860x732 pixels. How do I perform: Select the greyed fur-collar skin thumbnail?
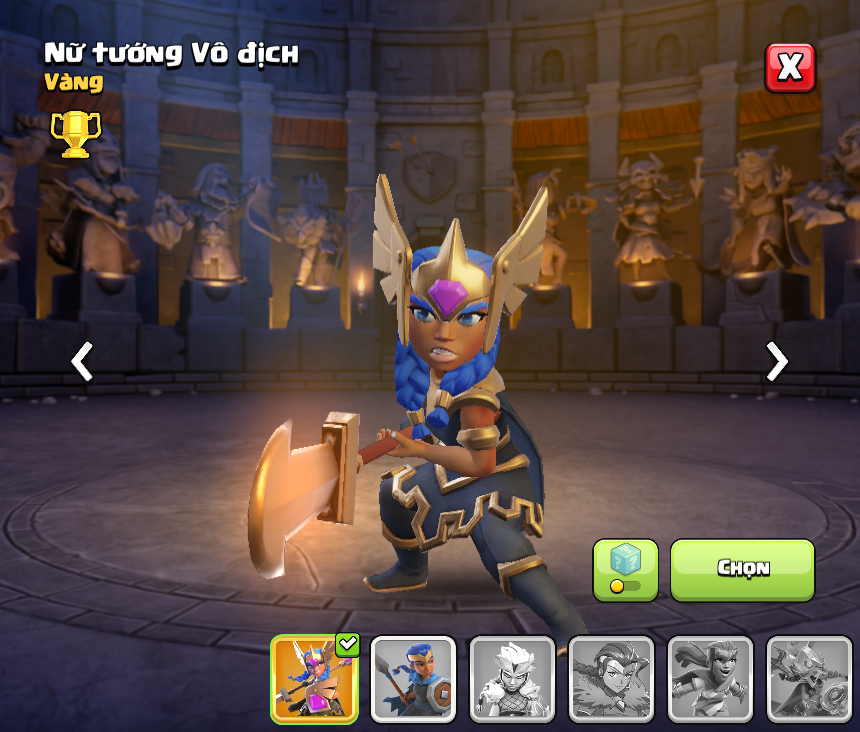point(611,679)
